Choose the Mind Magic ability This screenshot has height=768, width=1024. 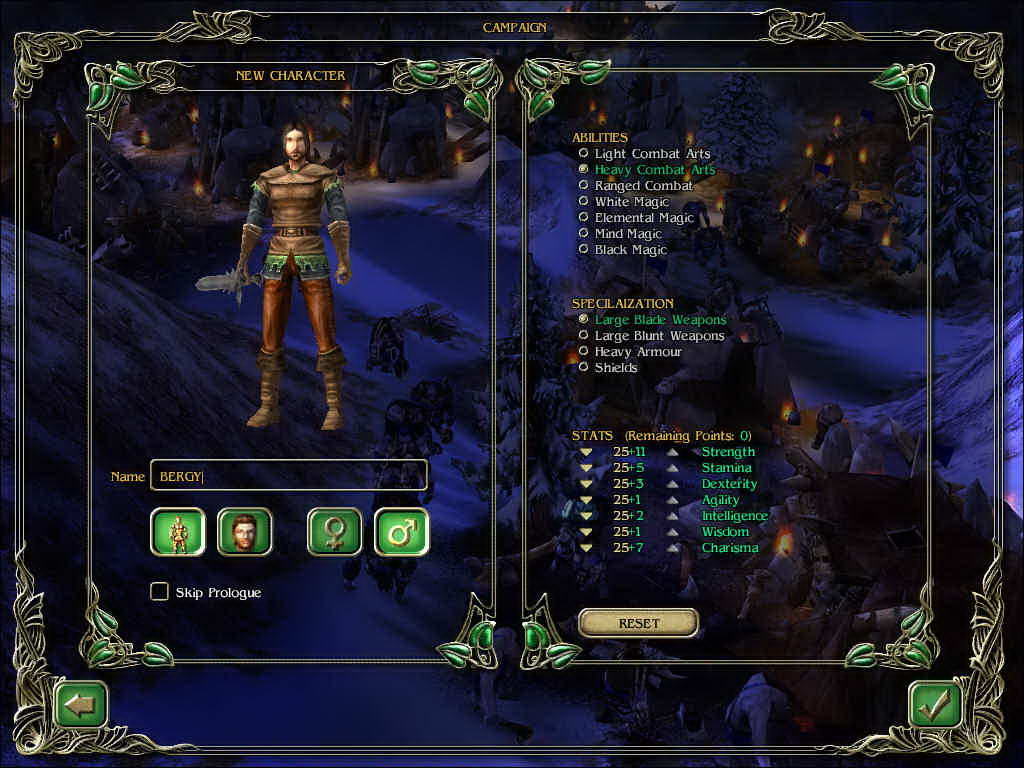pos(584,234)
